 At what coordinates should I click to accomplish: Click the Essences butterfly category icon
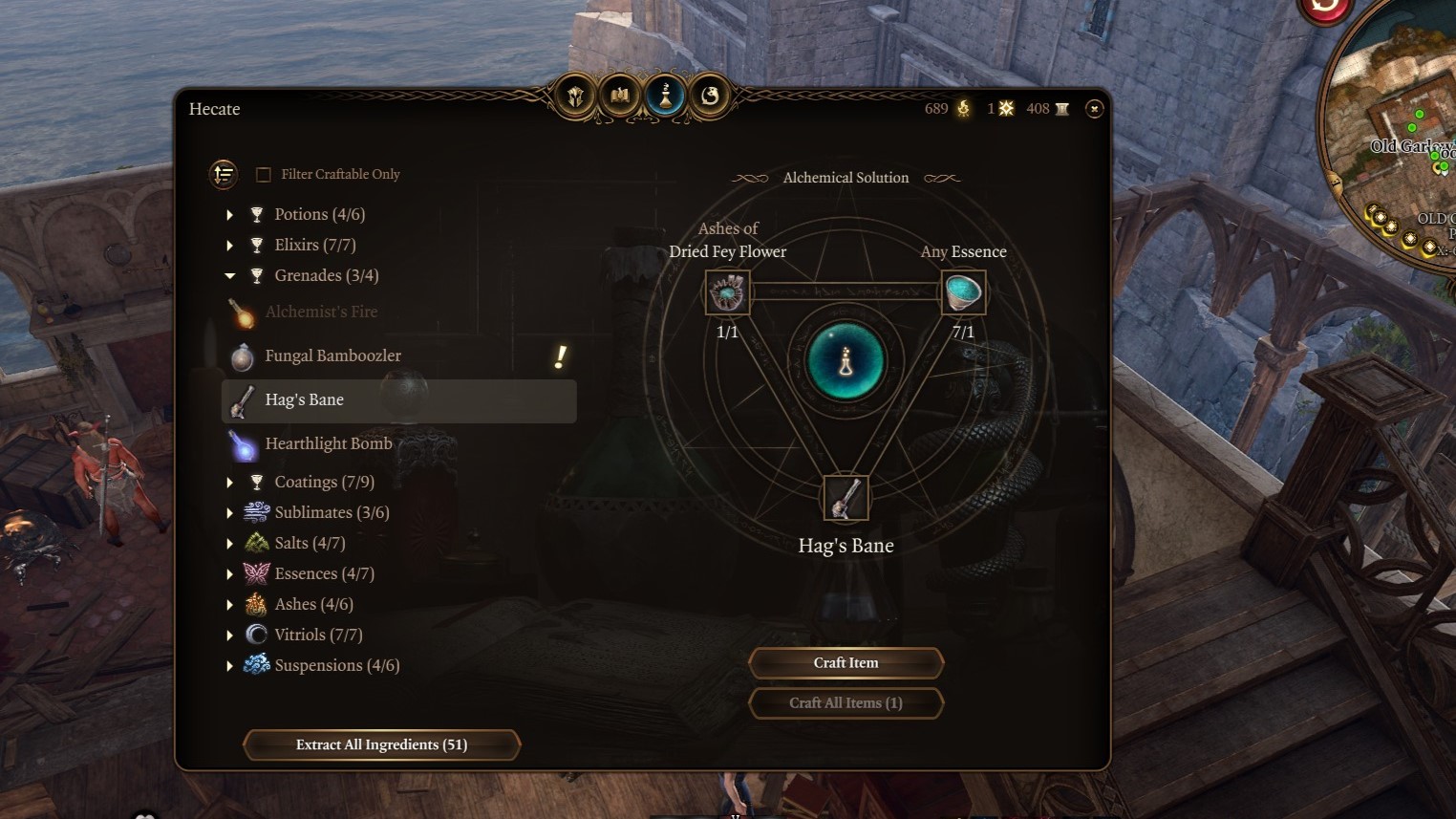[x=255, y=572]
